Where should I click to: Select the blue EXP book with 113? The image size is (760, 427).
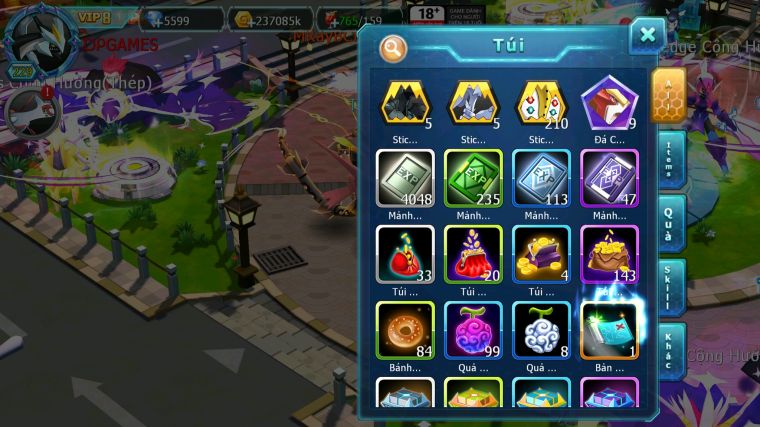pos(541,179)
